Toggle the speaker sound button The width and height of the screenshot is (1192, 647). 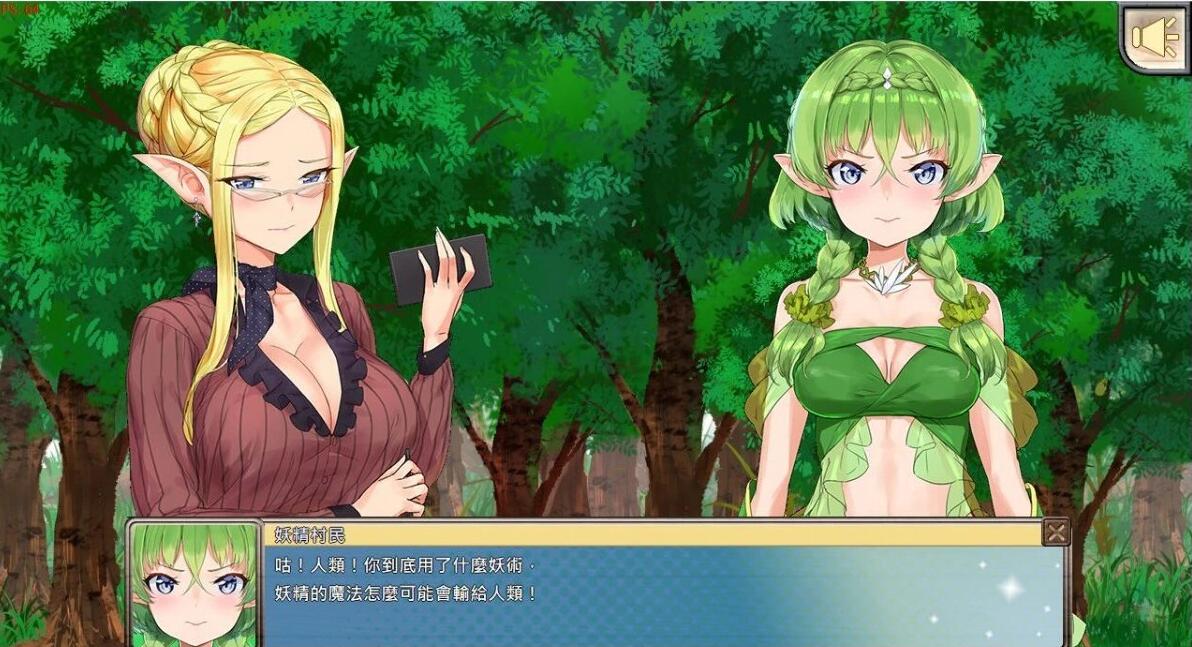[1153, 37]
